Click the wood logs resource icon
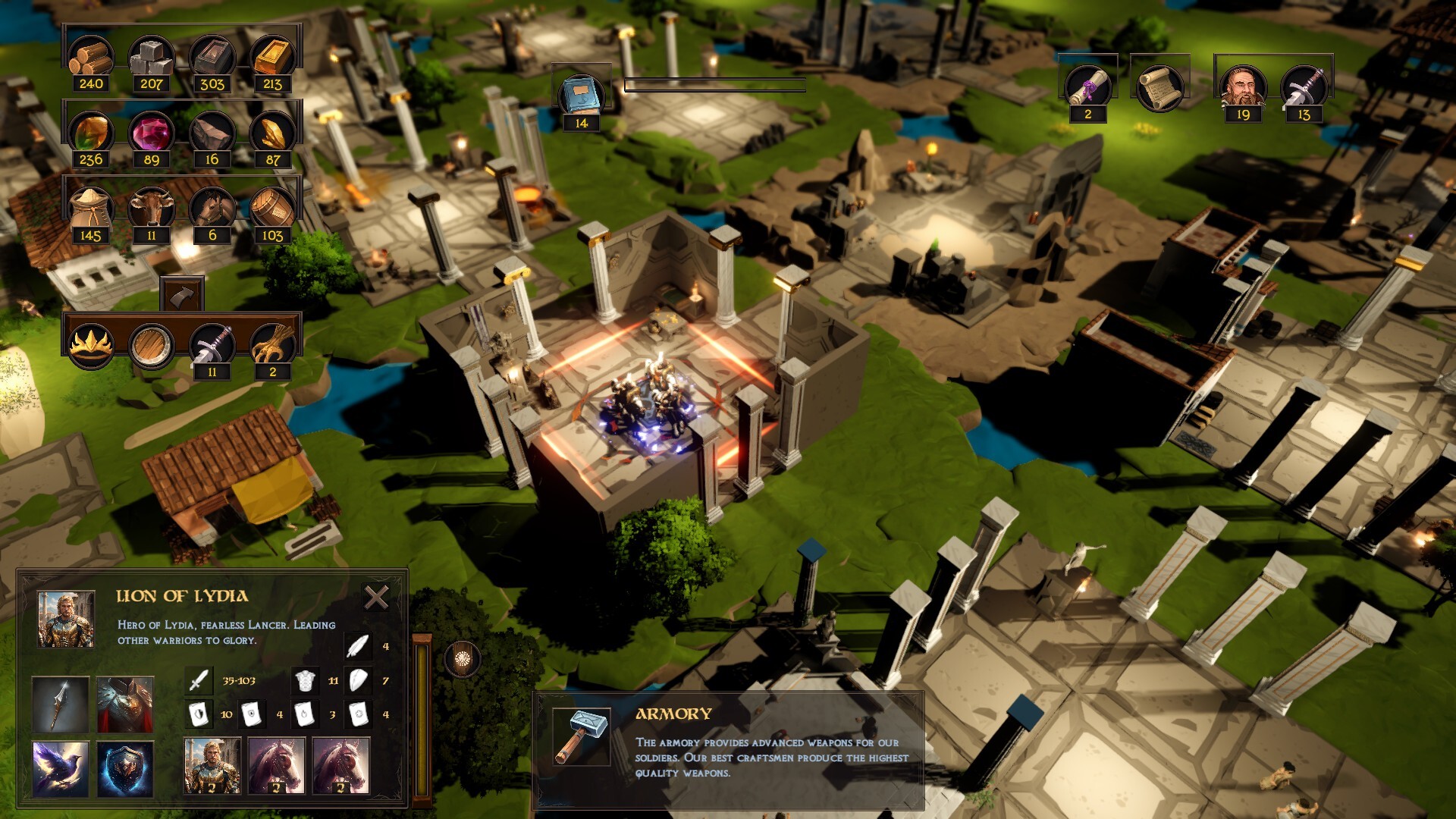 (x=91, y=57)
